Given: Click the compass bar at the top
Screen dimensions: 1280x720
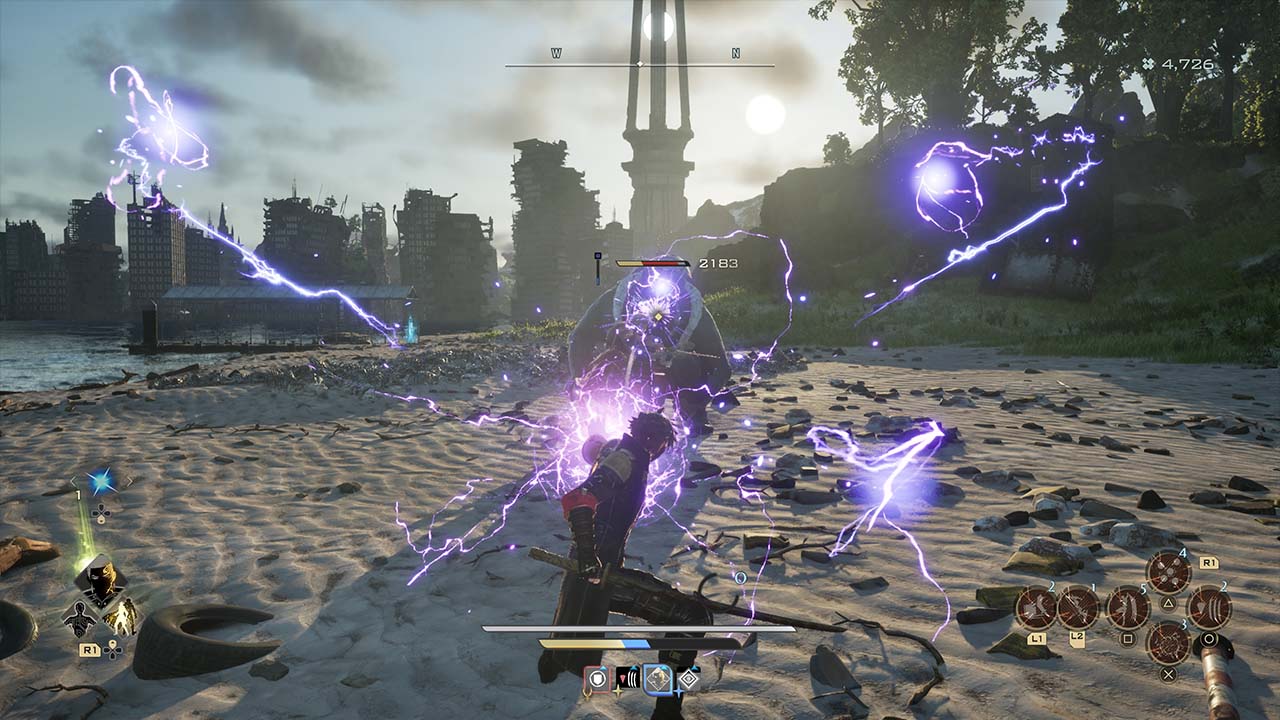Looking at the screenshot, I should pyautogui.click(x=640, y=64).
